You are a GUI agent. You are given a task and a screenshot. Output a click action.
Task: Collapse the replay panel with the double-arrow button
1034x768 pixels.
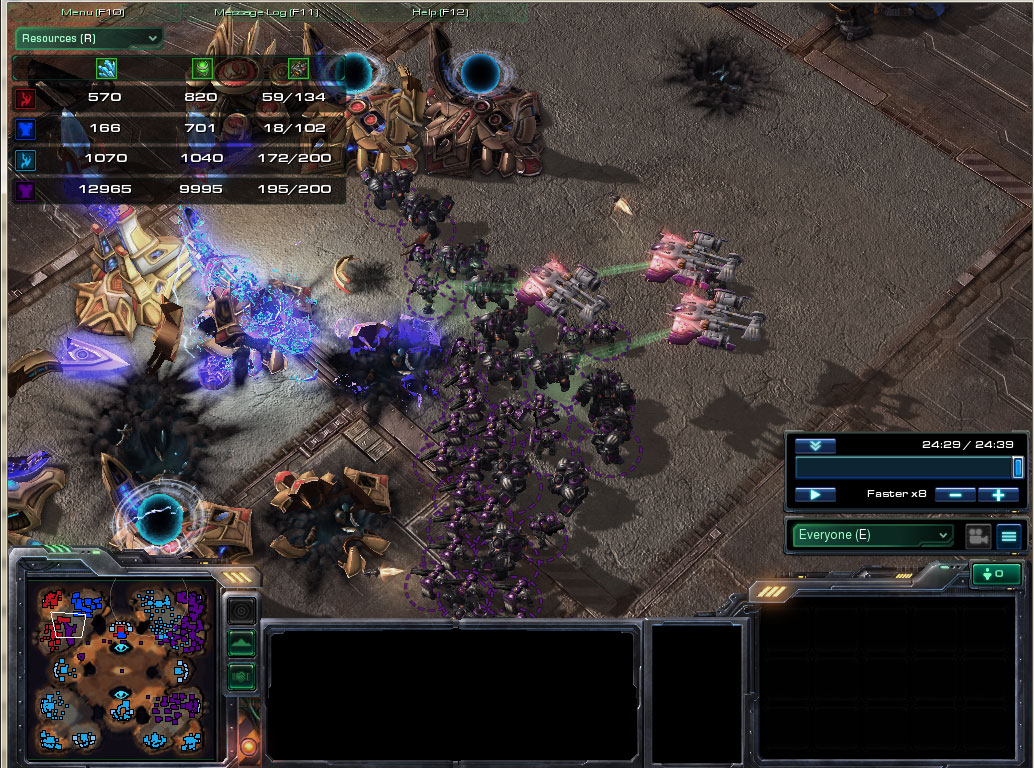(x=815, y=446)
